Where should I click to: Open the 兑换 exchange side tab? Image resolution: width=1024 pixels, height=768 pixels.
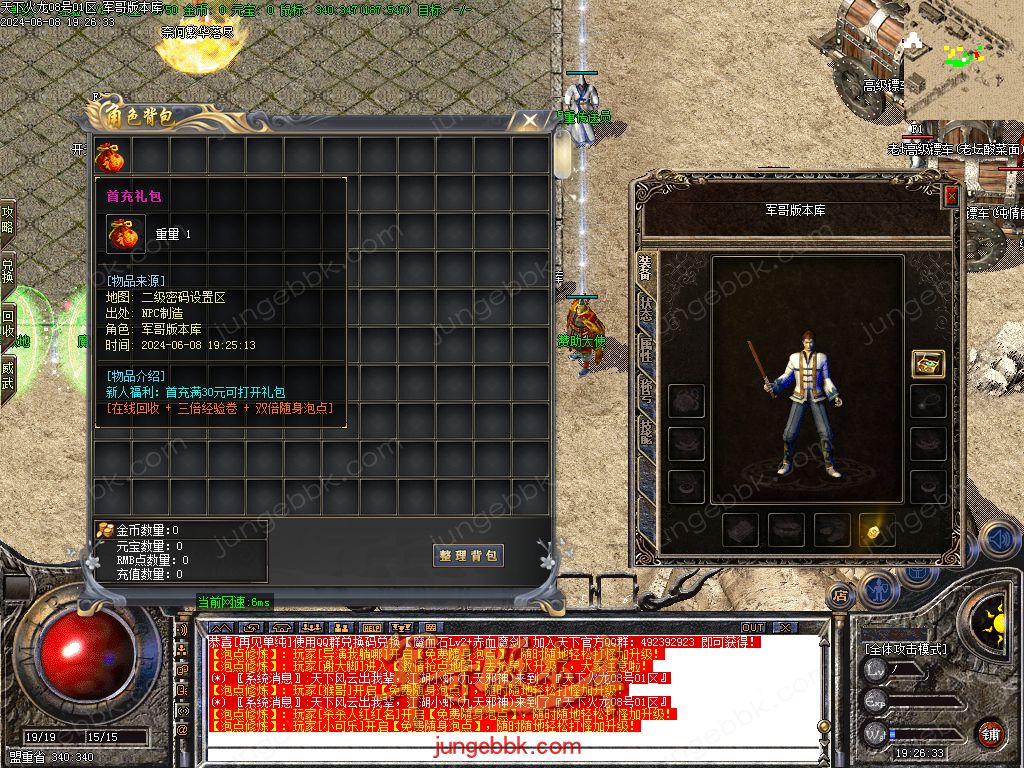(8, 272)
